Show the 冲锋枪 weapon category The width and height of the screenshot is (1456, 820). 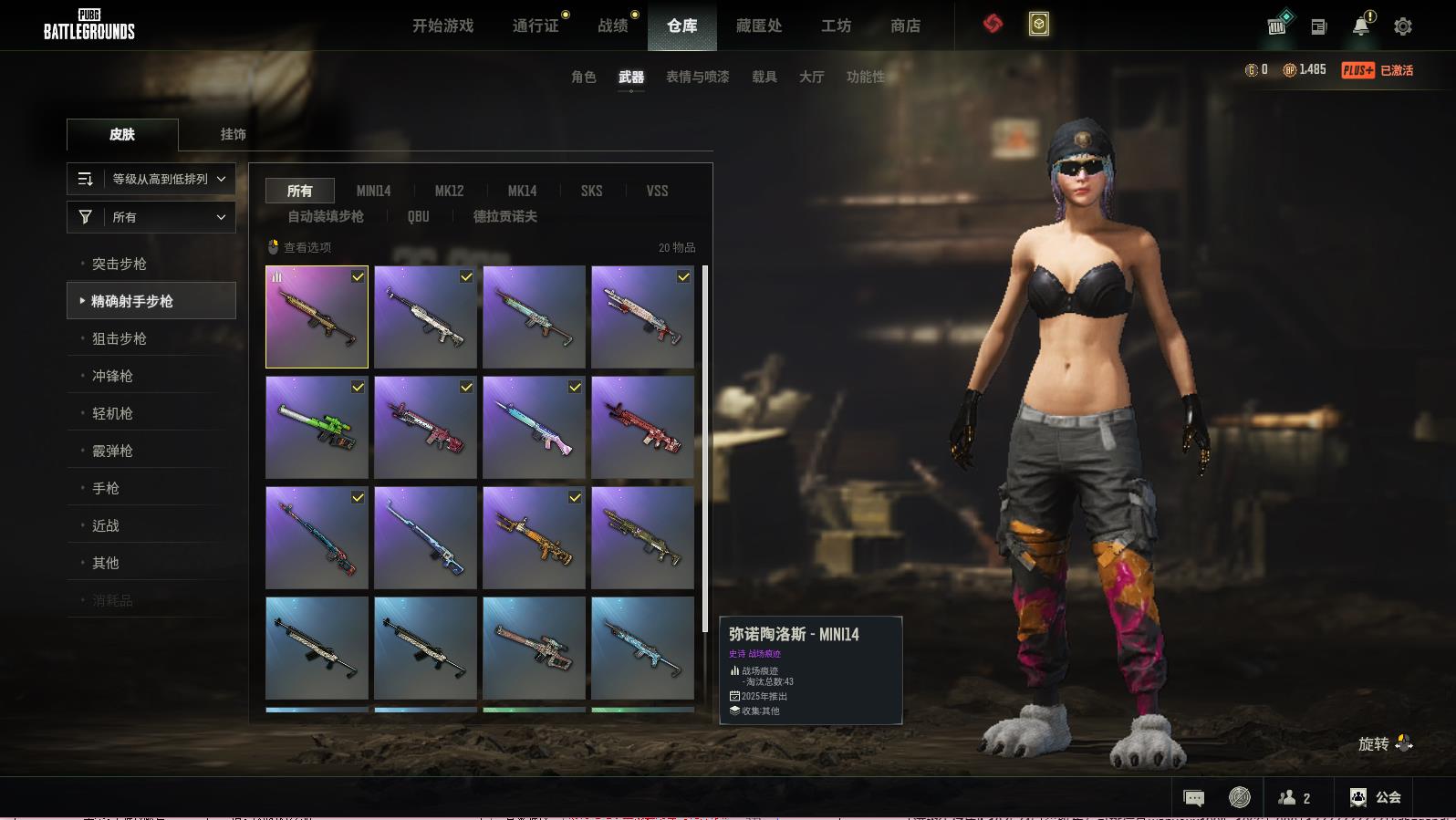pos(112,376)
